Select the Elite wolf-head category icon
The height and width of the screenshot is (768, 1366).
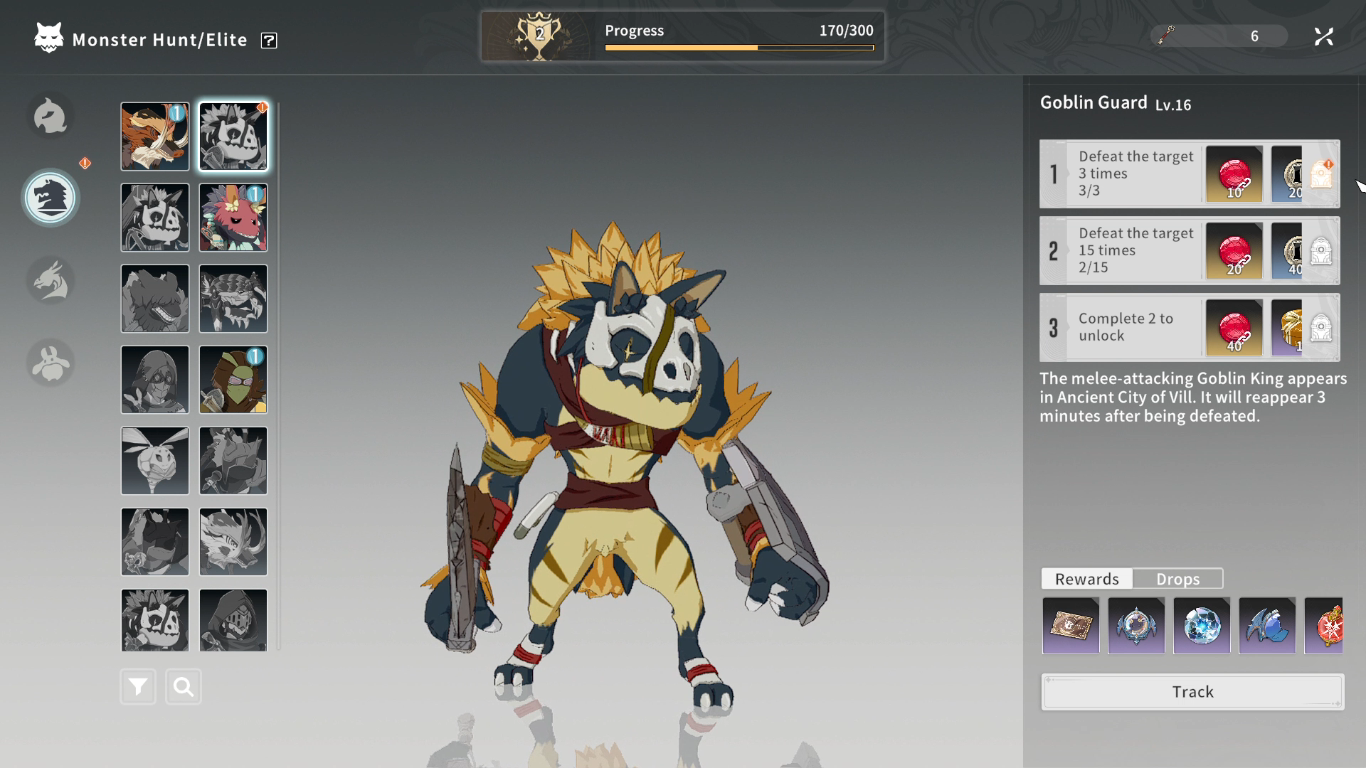51,197
